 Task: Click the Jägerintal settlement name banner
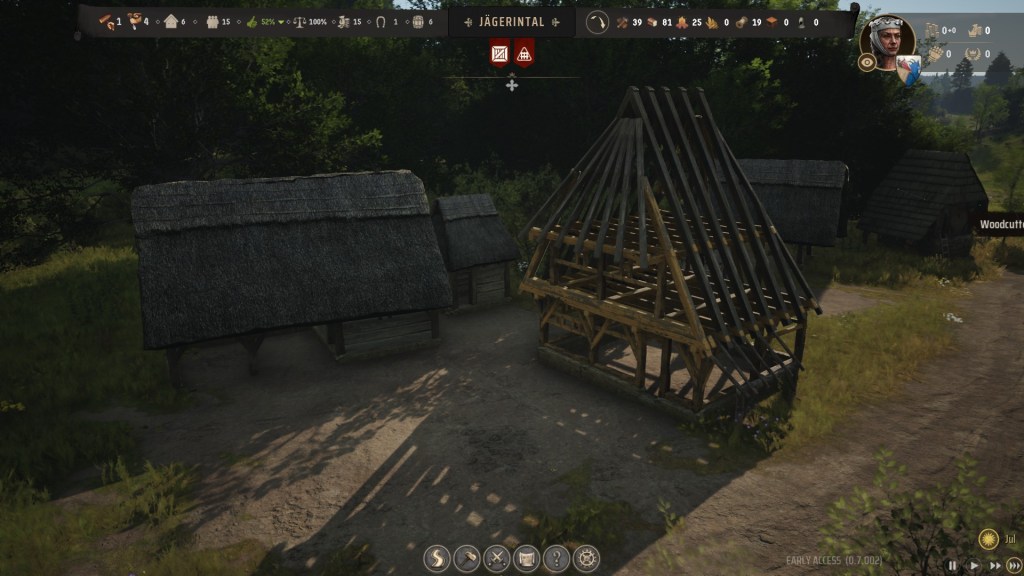coord(511,22)
